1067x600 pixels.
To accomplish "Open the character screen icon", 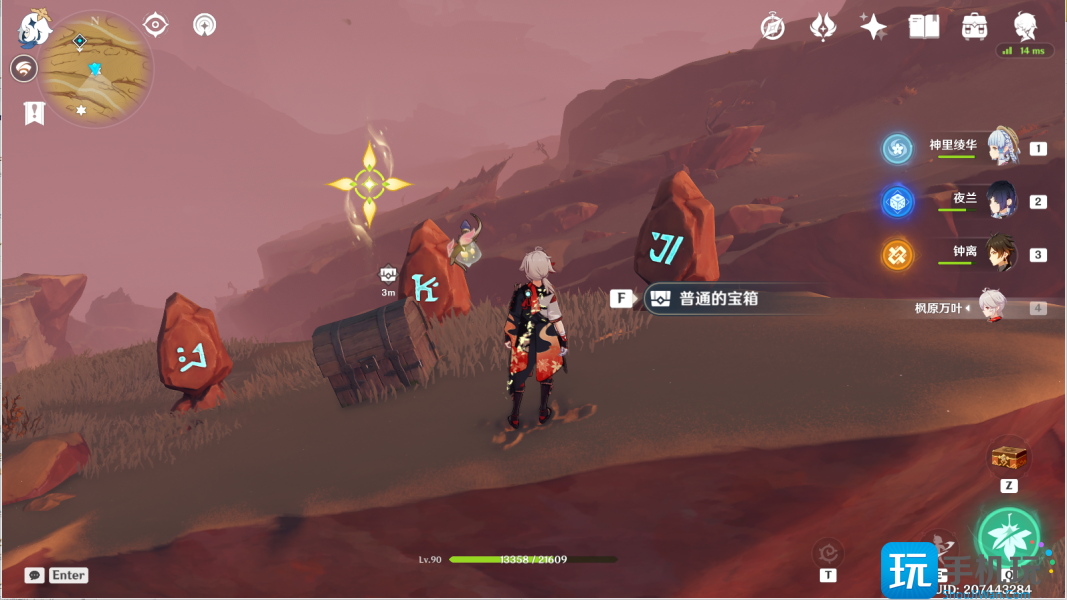I will [x=1025, y=25].
